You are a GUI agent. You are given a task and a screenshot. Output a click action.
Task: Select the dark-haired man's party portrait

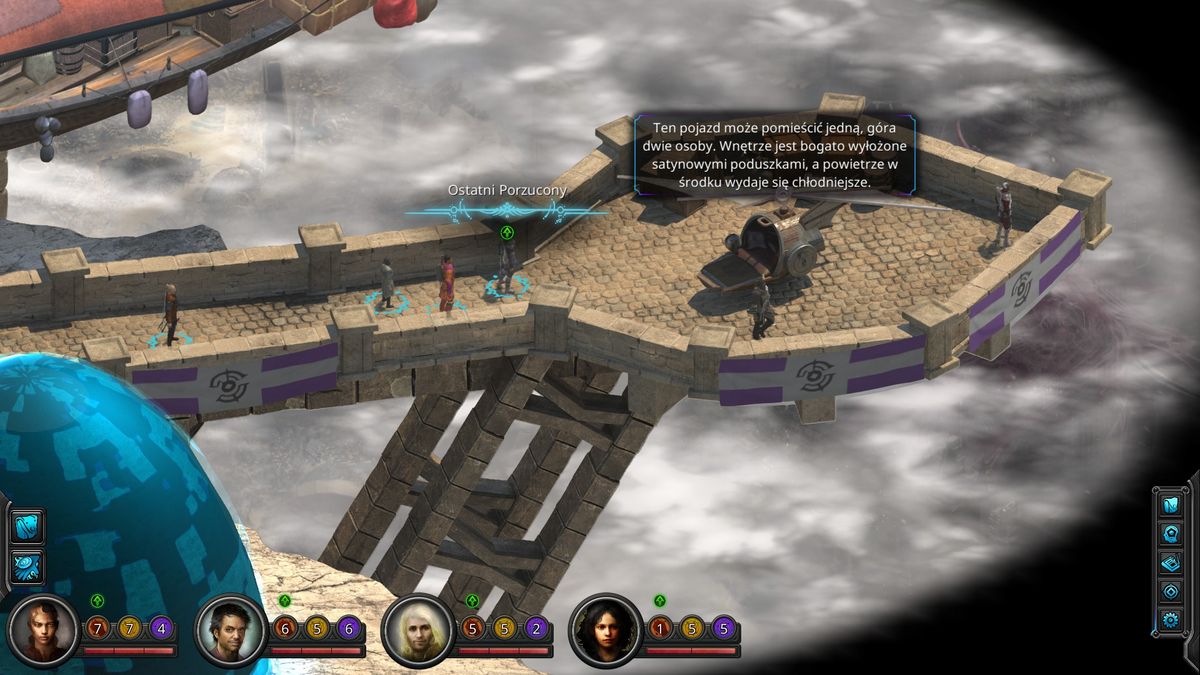tap(230, 630)
